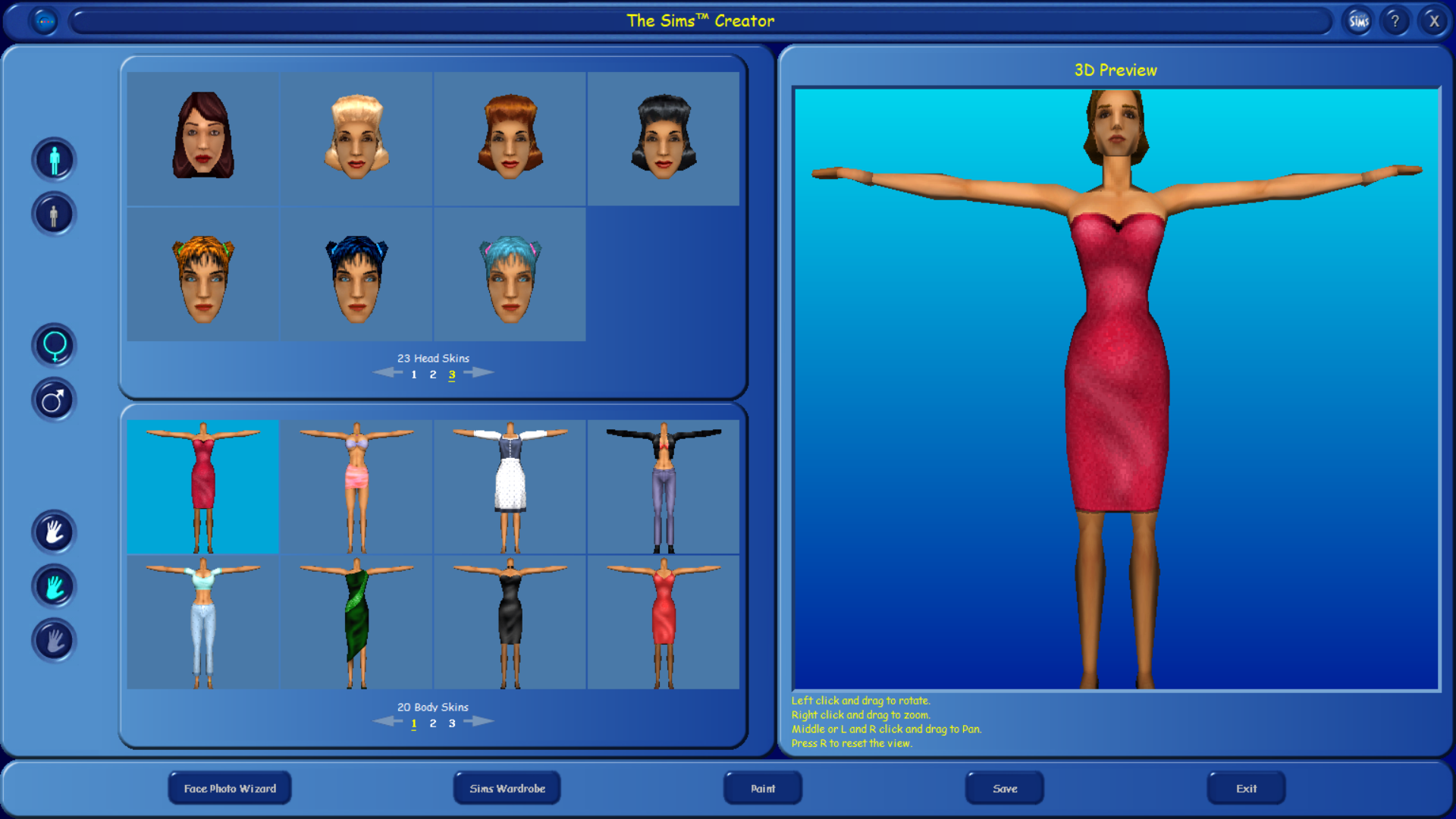Pick the dark skin tone hand icon
This screenshot has height=819, width=1456.
[x=53, y=641]
